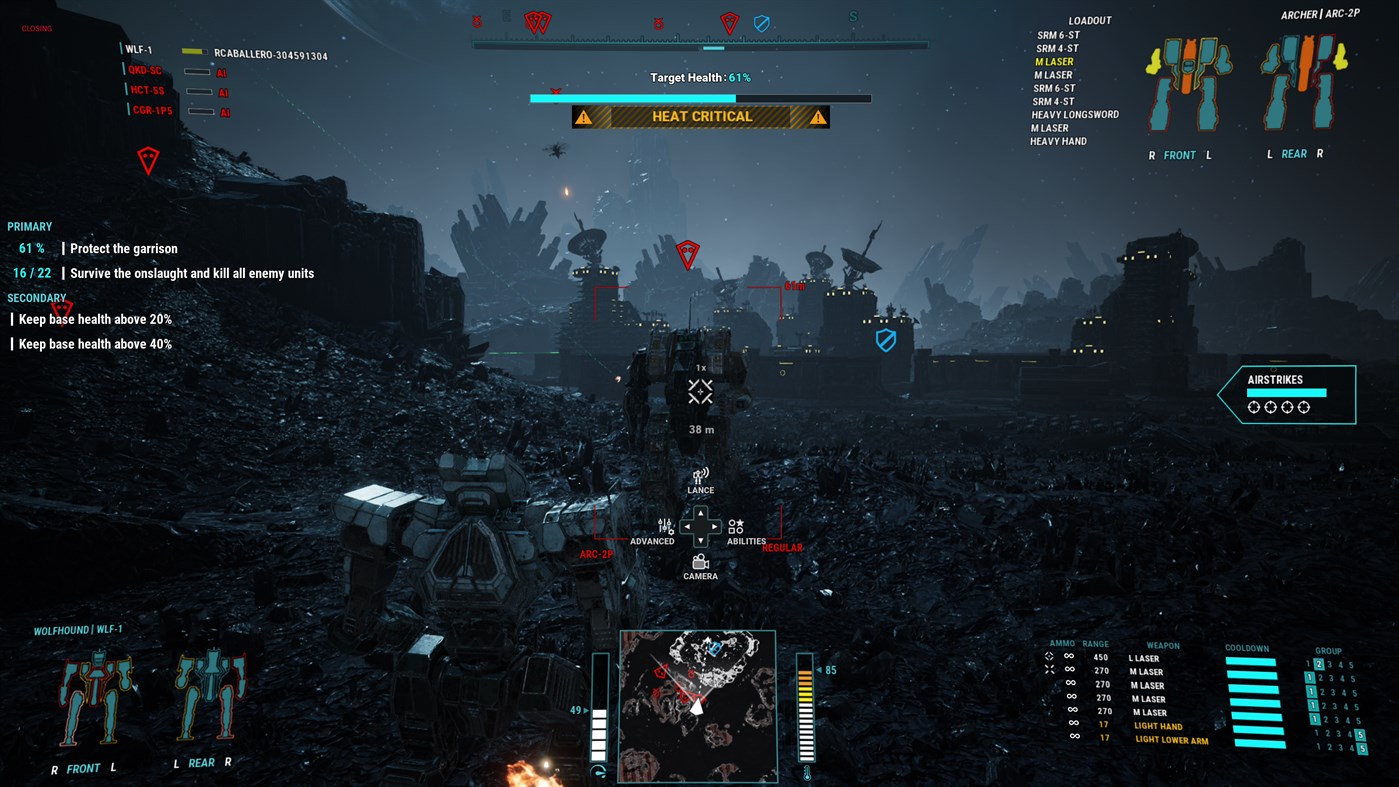Click the right arrow toward Abilities
Image resolution: width=1399 pixels, height=787 pixels.
(715, 525)
